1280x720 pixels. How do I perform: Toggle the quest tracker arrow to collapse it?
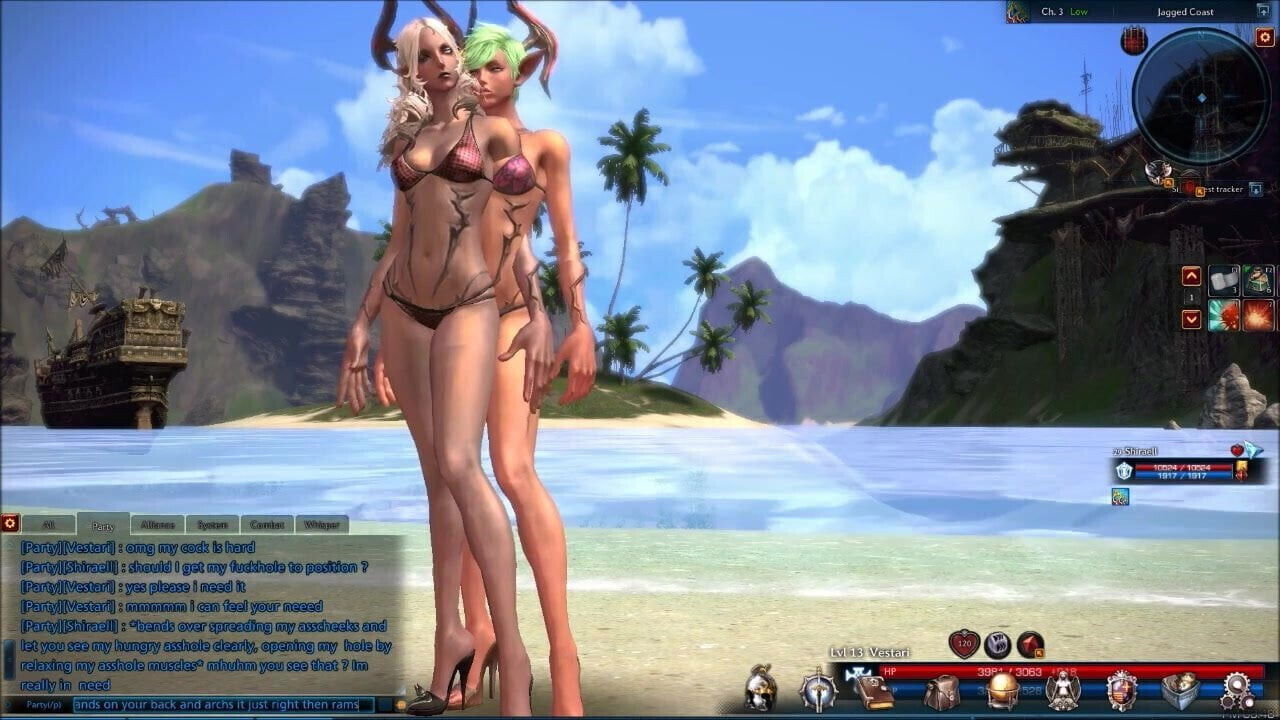[1255, 189]
